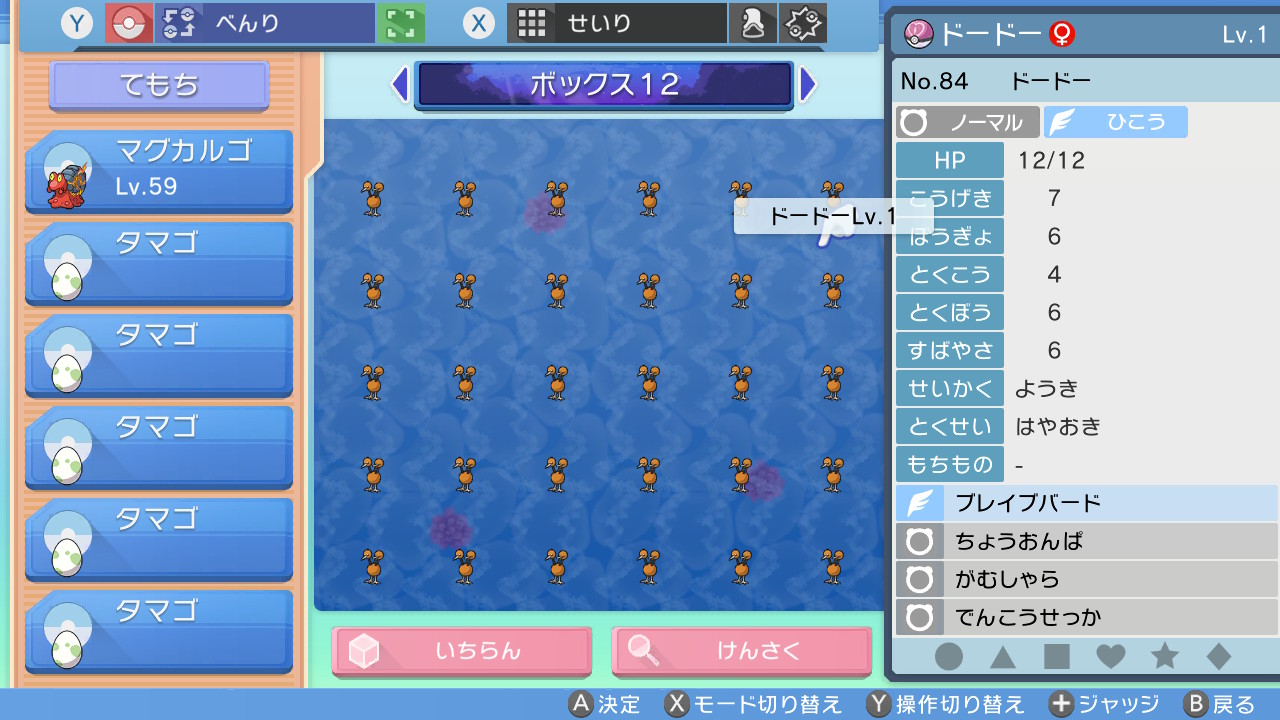1280x720 pixels.
Task: Open the box list via the ボックス12 title
Action: tap(603, 86)
